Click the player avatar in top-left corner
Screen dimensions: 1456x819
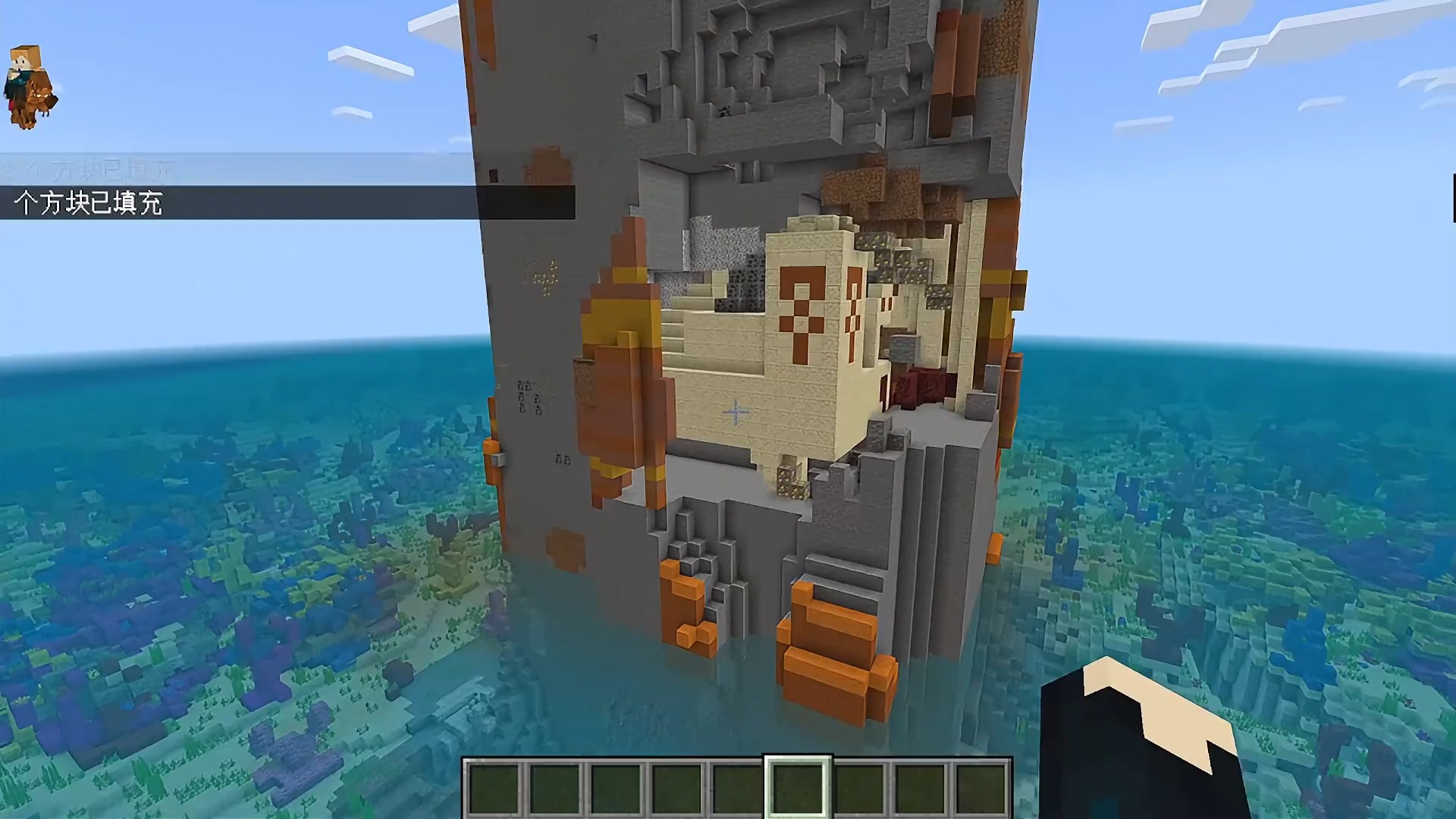coord(30,83)
